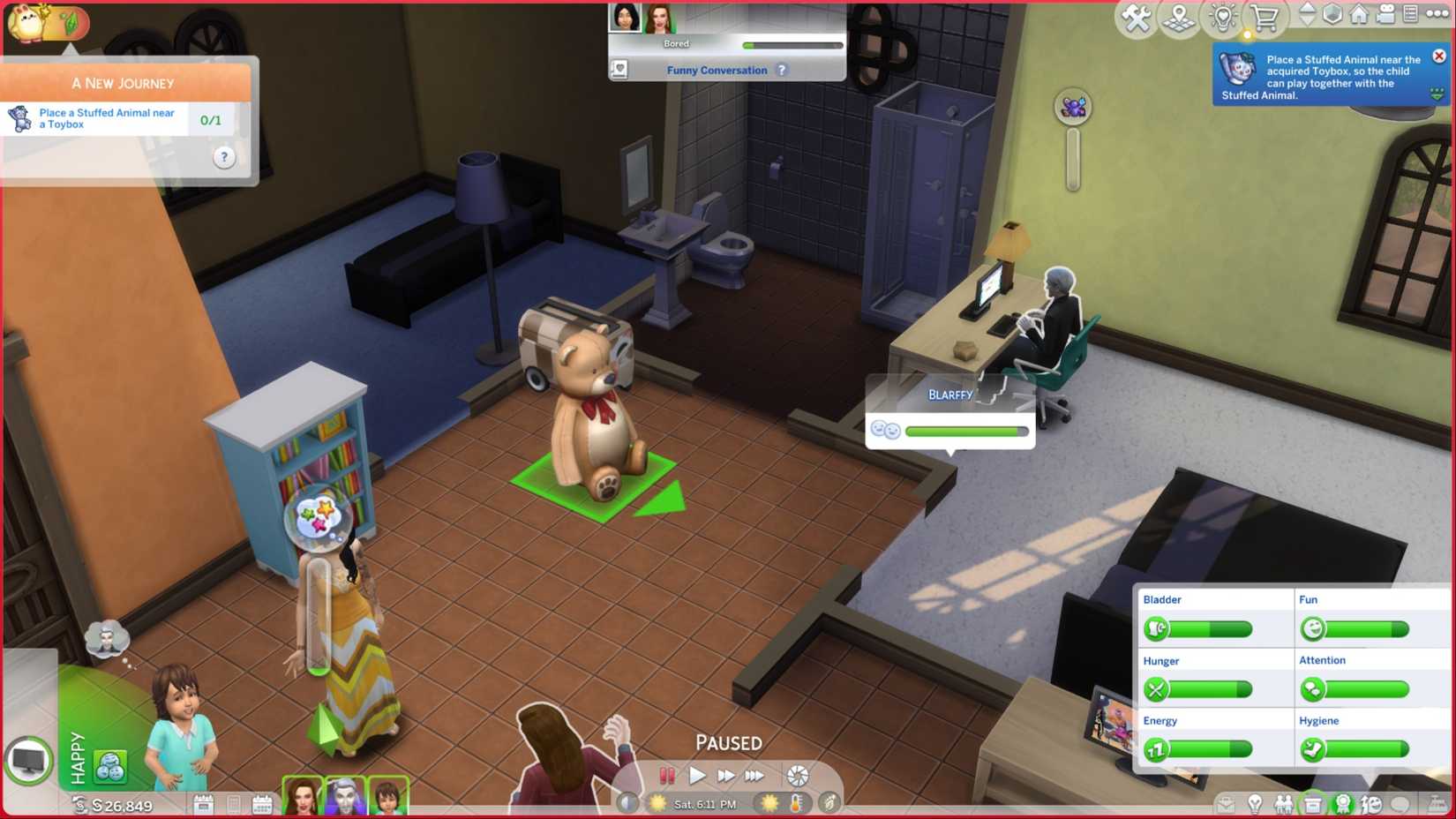1456x819 pixels.
Task: Open the three-dot options menu
Action: point(1437,15)
